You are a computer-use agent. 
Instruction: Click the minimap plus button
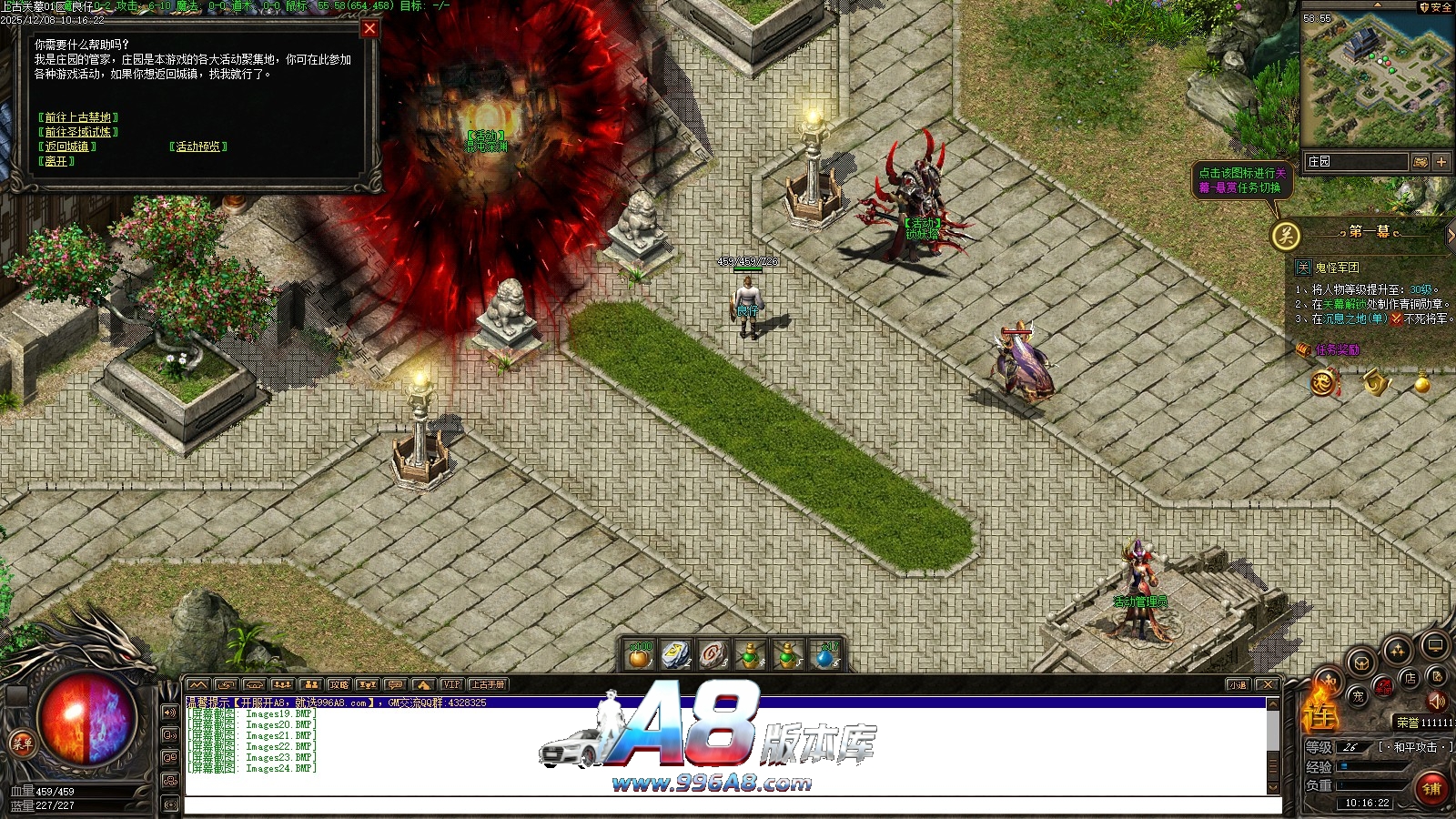1441,162
